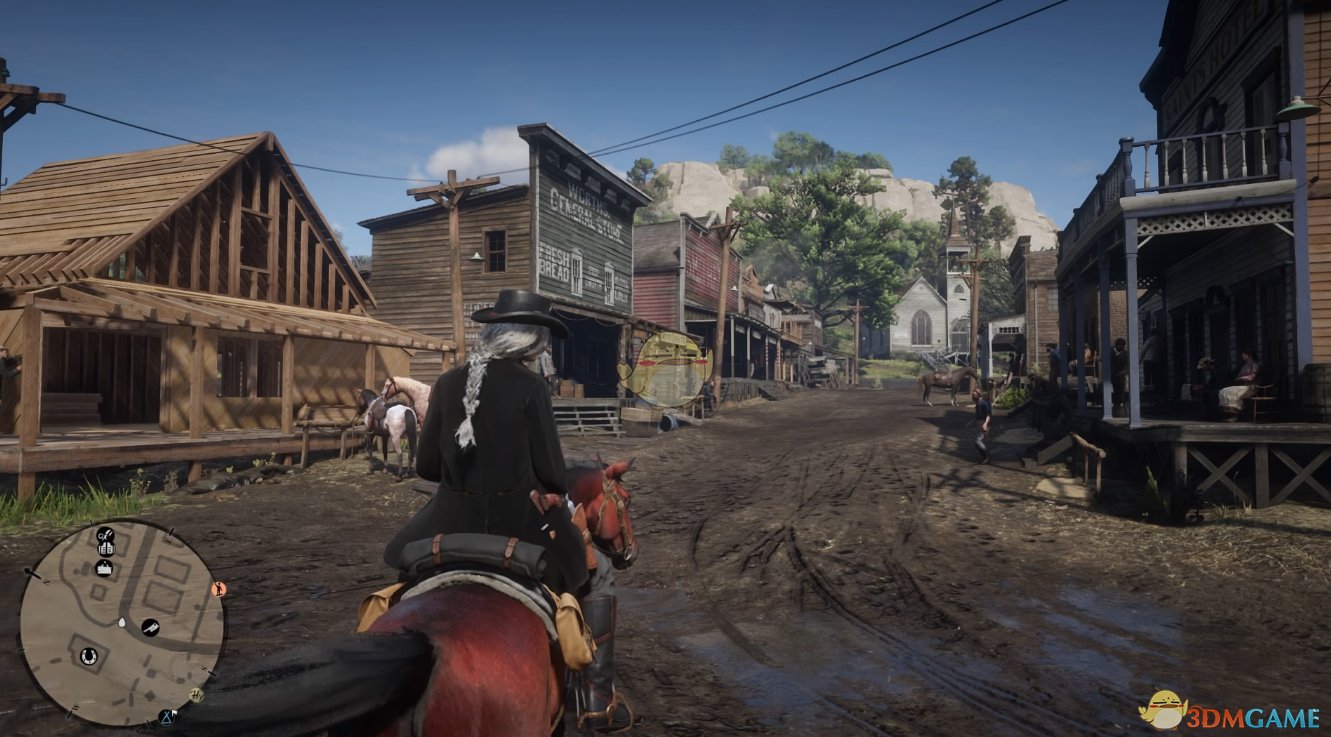The height and width of the screenshot is (737, 1331).
Task: Click the stable horseshoe icon on the minimap
Action: (x=88, y=655)
